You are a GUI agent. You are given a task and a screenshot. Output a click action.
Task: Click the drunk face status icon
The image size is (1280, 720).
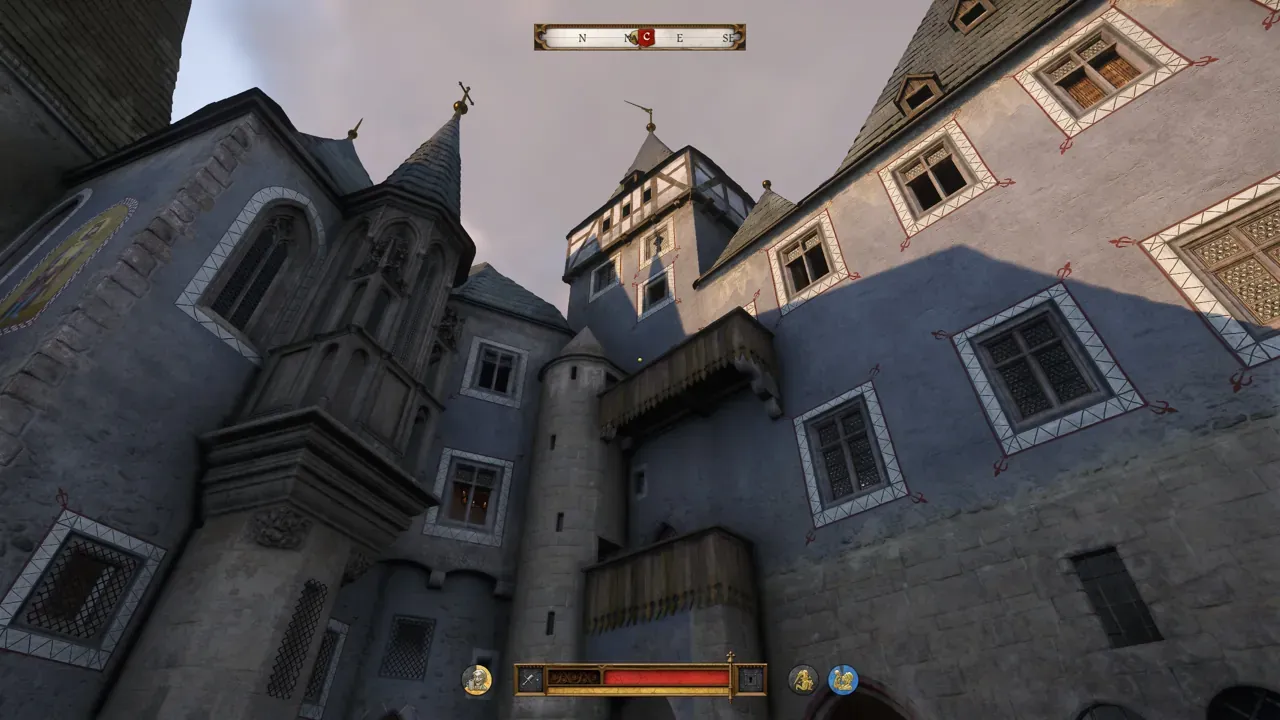pyautogui.click(x=477, y=680)
